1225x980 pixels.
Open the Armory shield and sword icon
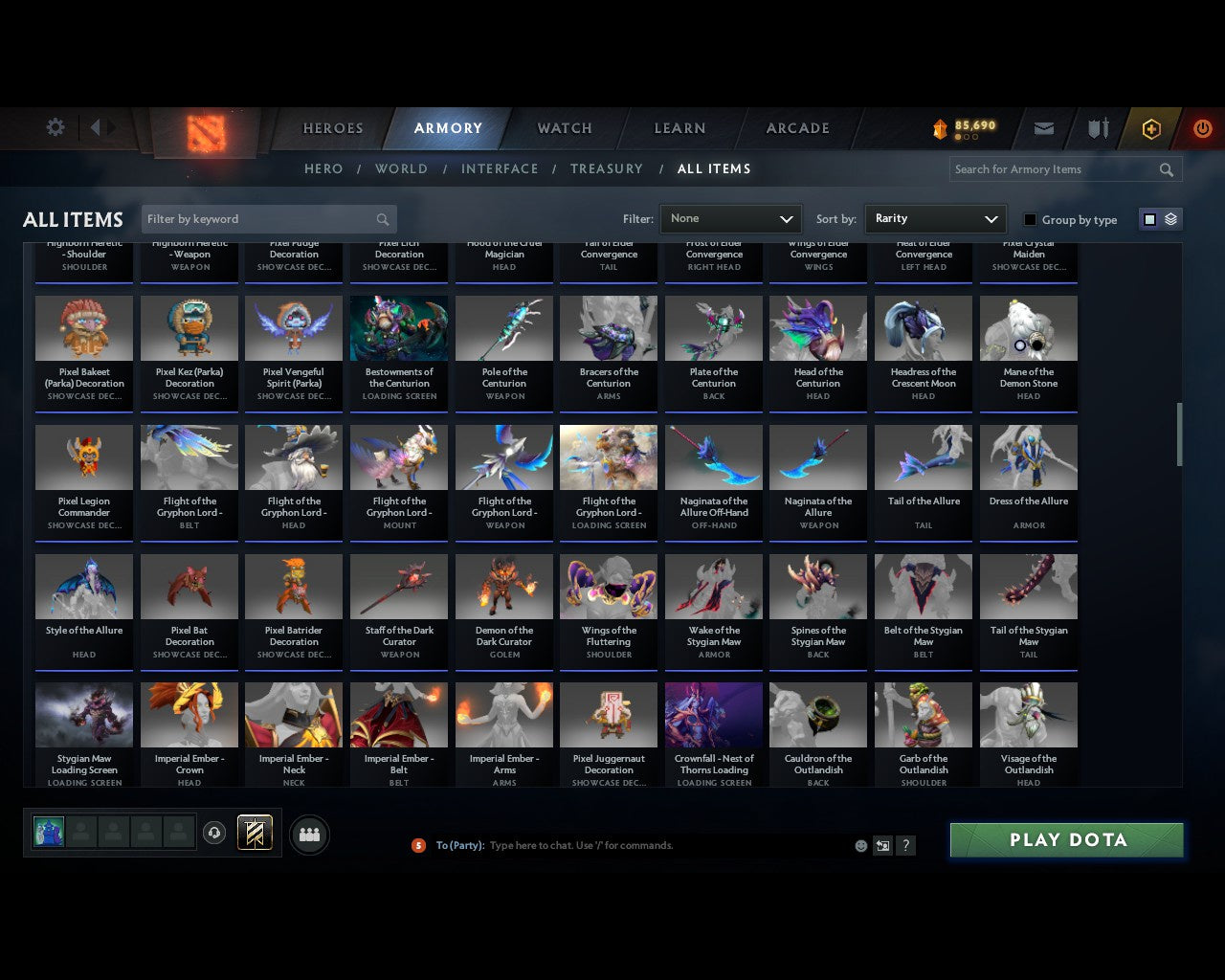(1097, 127)
